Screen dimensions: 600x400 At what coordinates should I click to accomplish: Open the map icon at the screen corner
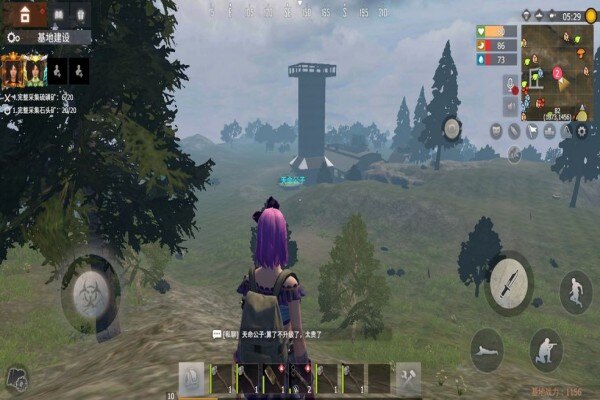click(15, 377)
